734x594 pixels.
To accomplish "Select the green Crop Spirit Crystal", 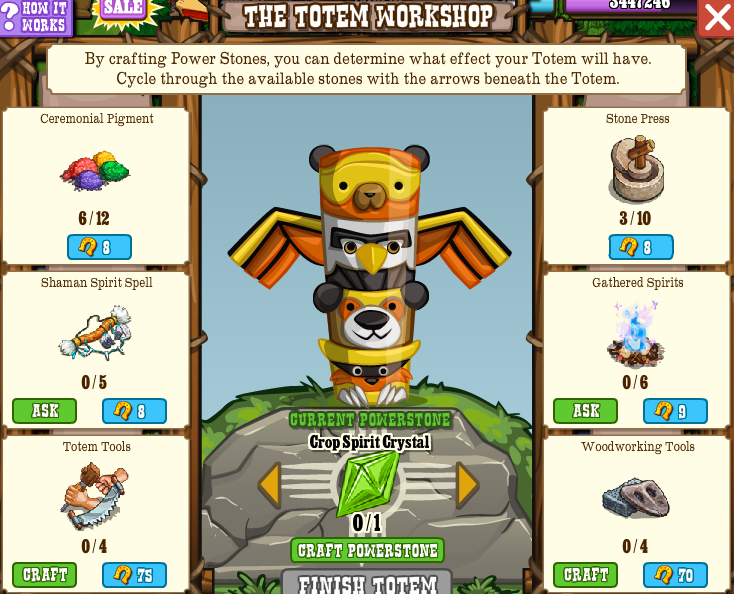I will pyautogui.click(x=367, y=484).
